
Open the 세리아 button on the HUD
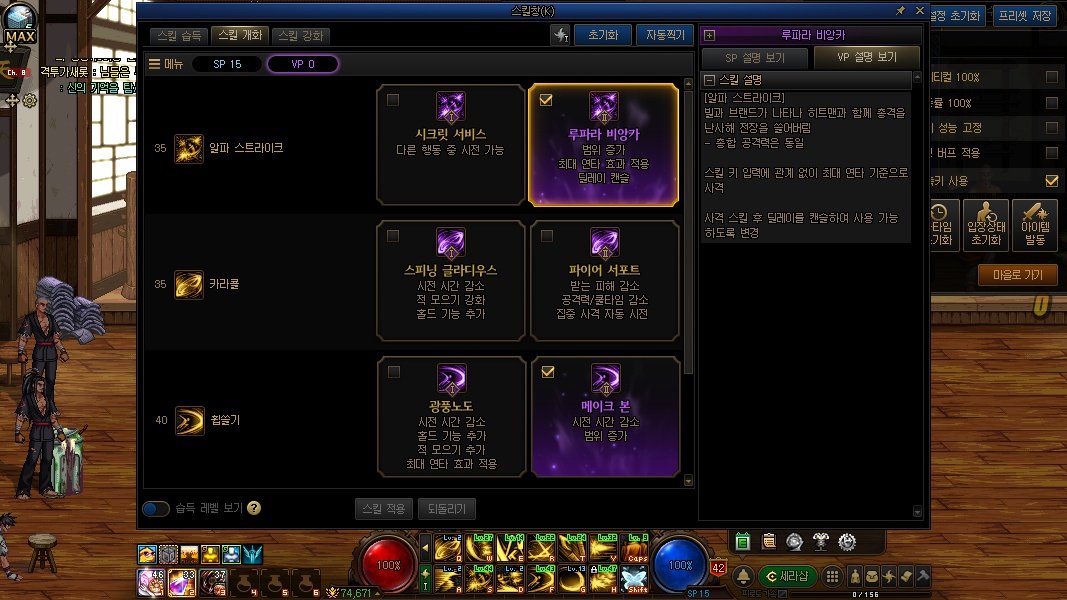[x=789, y=576]
